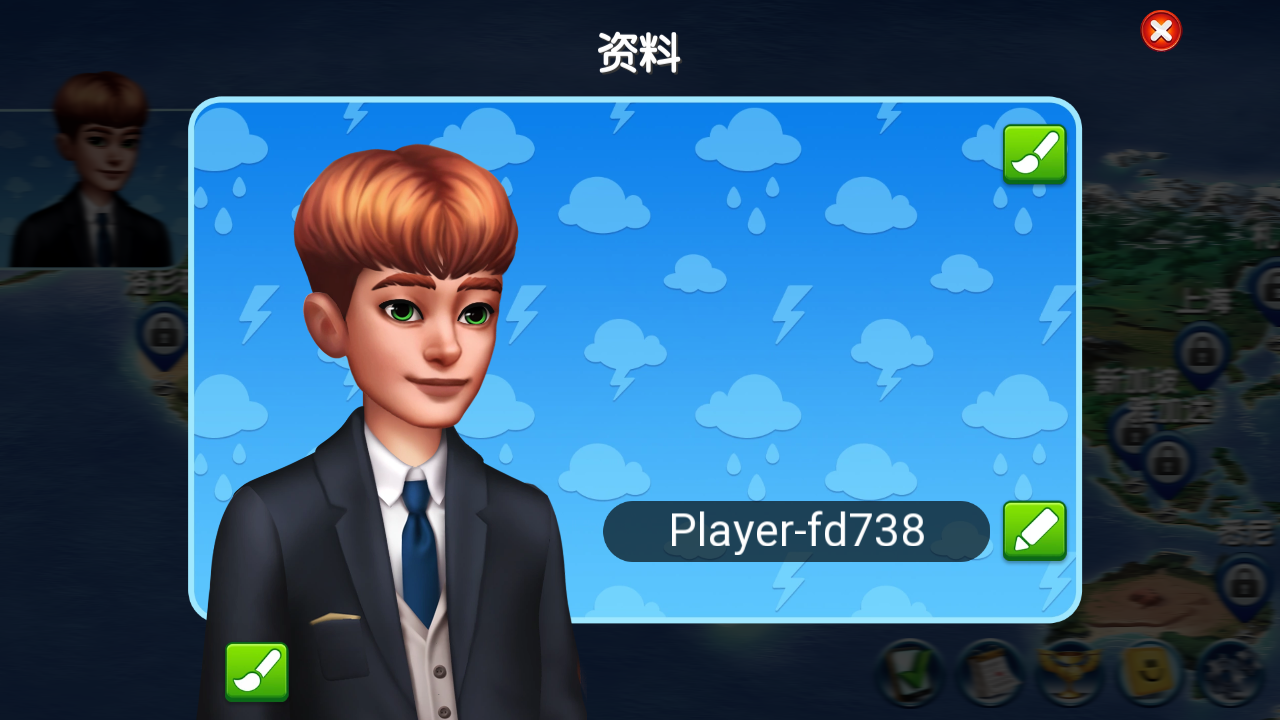Screen dimensions: 1280x720
Task: Open the checkmark tasks icon in bottom bar
Action: pos(911,672)
